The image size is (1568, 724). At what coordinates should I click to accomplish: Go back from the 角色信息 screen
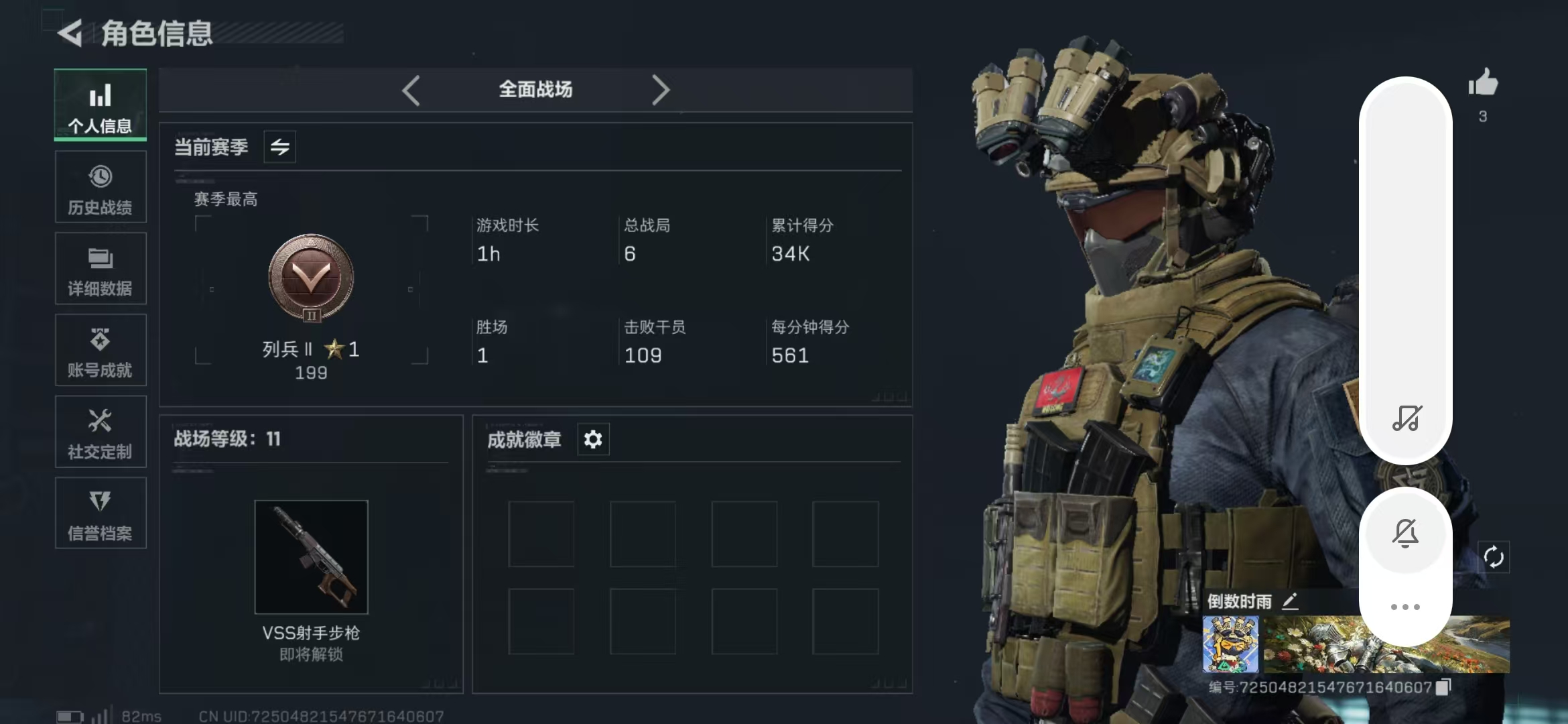click(70, 33)
